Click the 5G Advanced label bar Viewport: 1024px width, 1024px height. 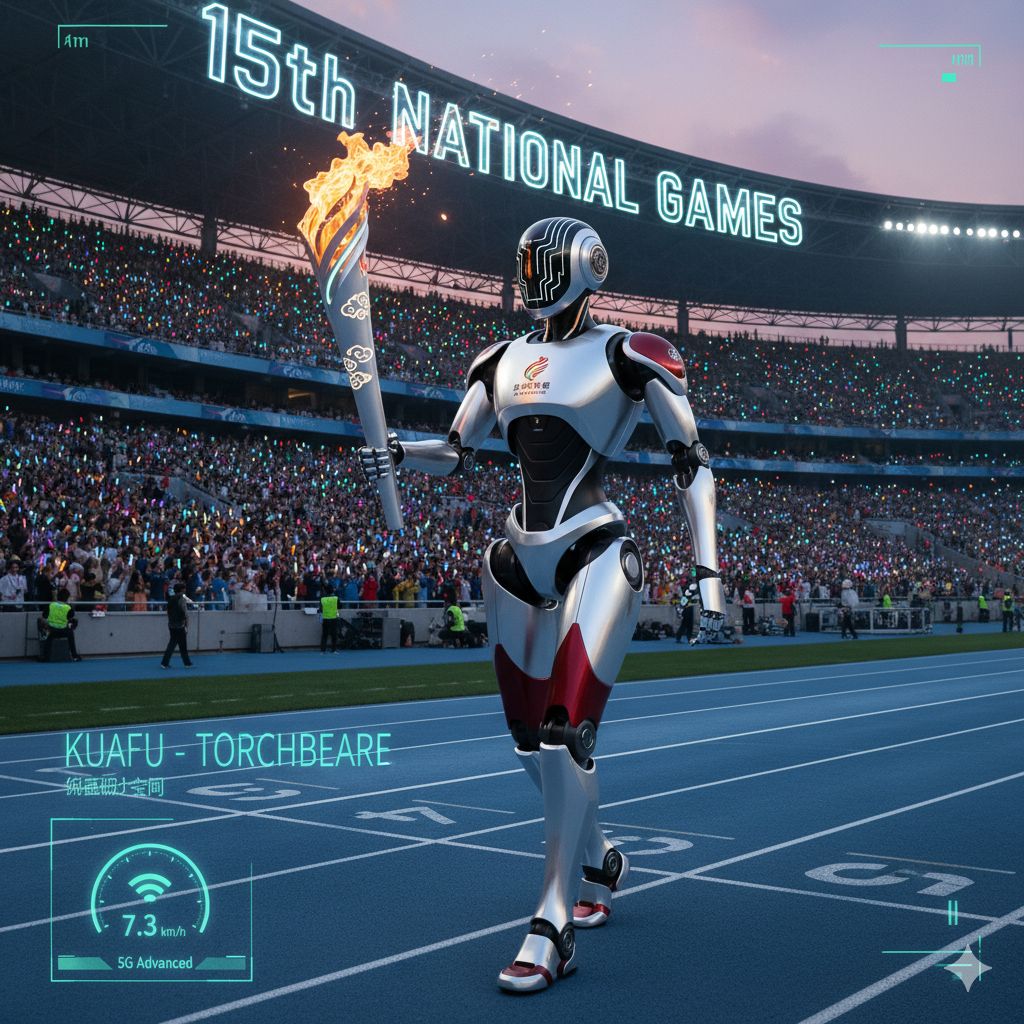pyautogui.click(x=151, y=963)
